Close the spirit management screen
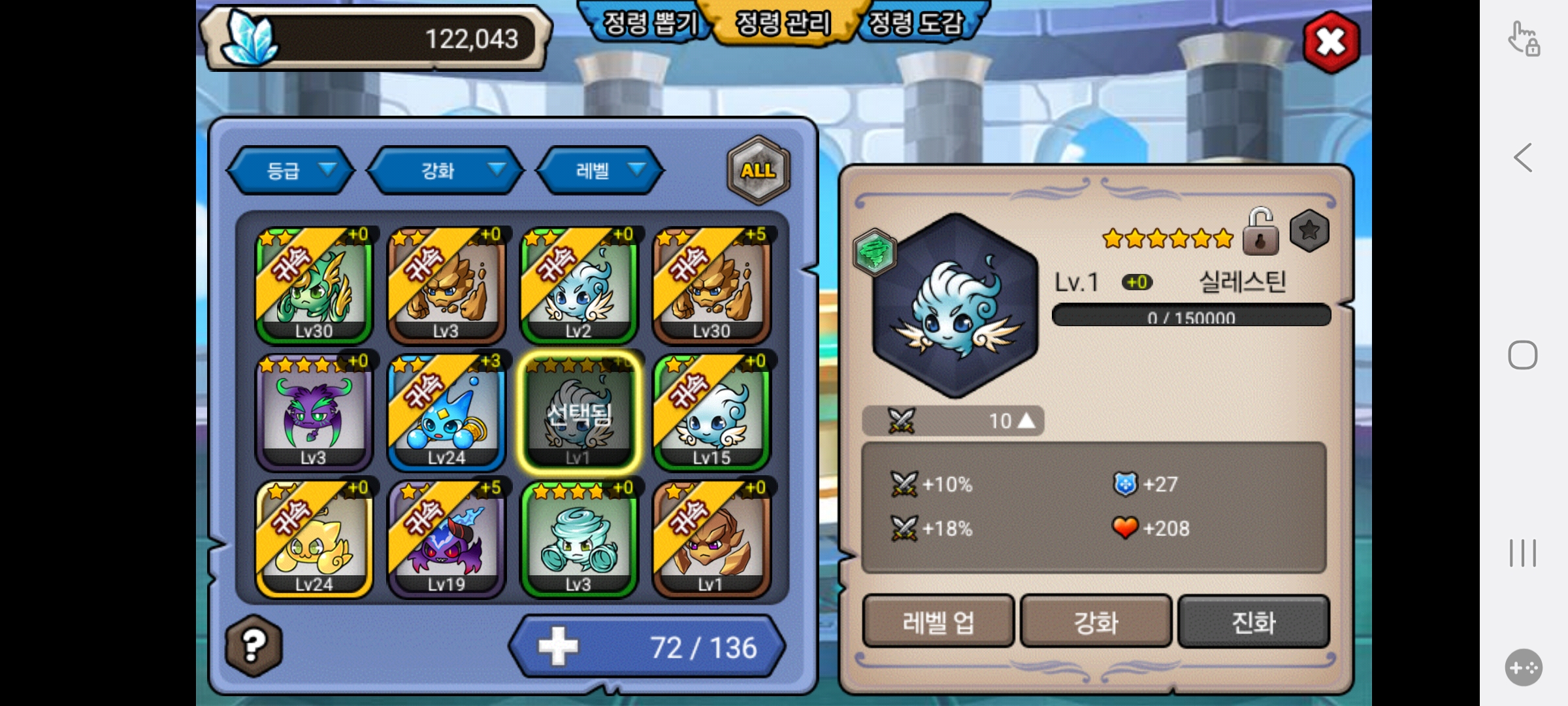 point(1331,42)
